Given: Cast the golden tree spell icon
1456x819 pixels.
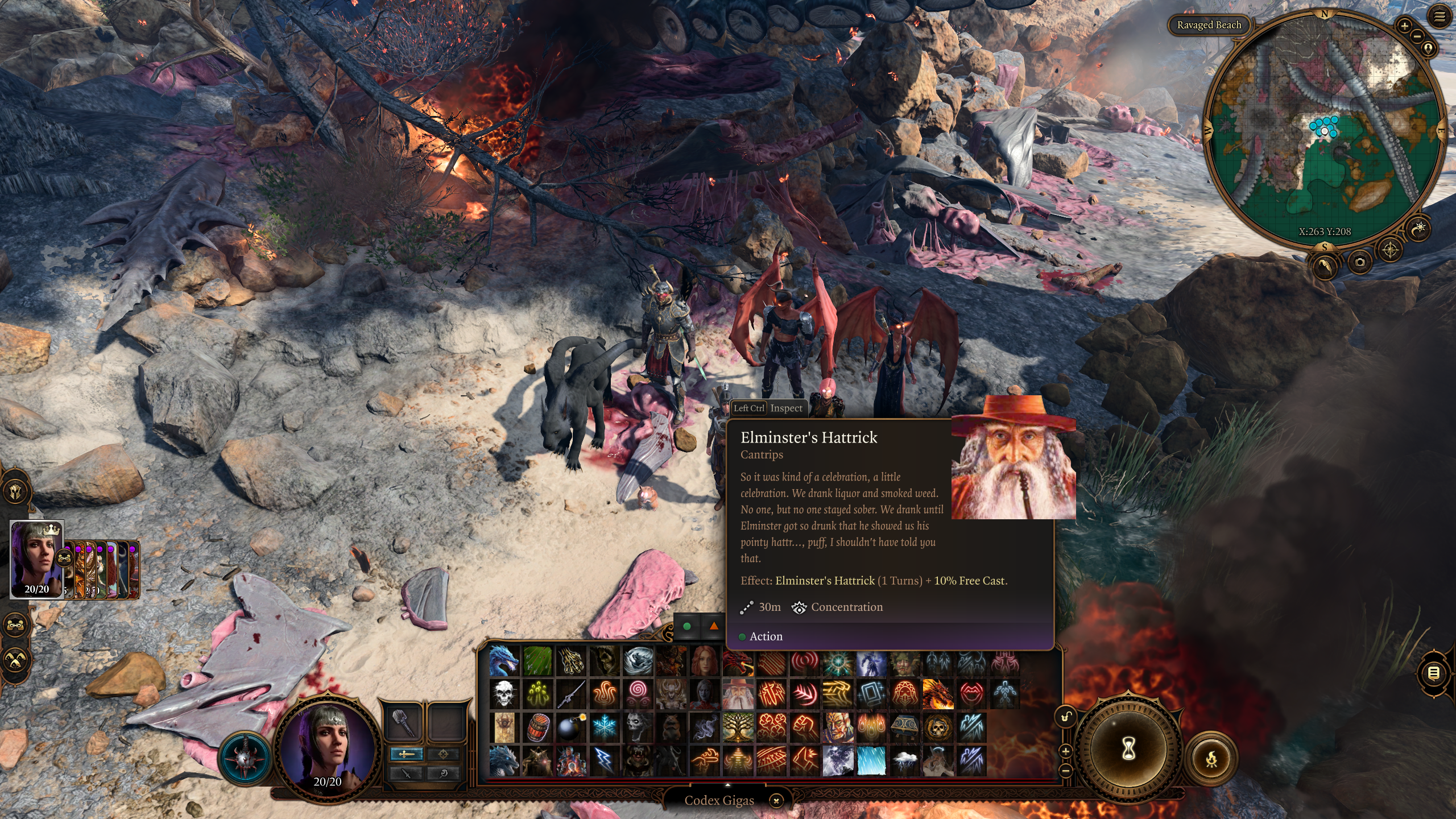Looking at the screenshot, I should pyautogui.click(x=738, y=727).
